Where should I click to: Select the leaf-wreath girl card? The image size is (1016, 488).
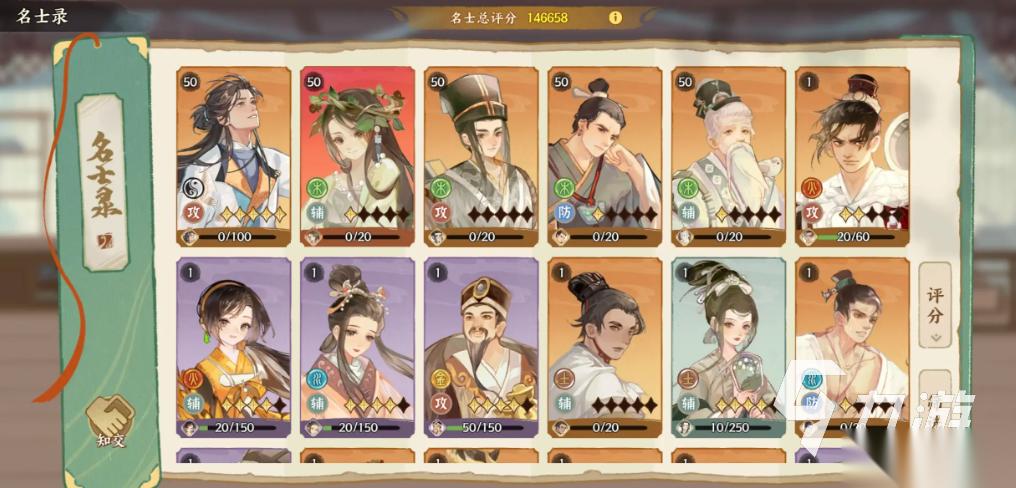(x=358, y=155)
